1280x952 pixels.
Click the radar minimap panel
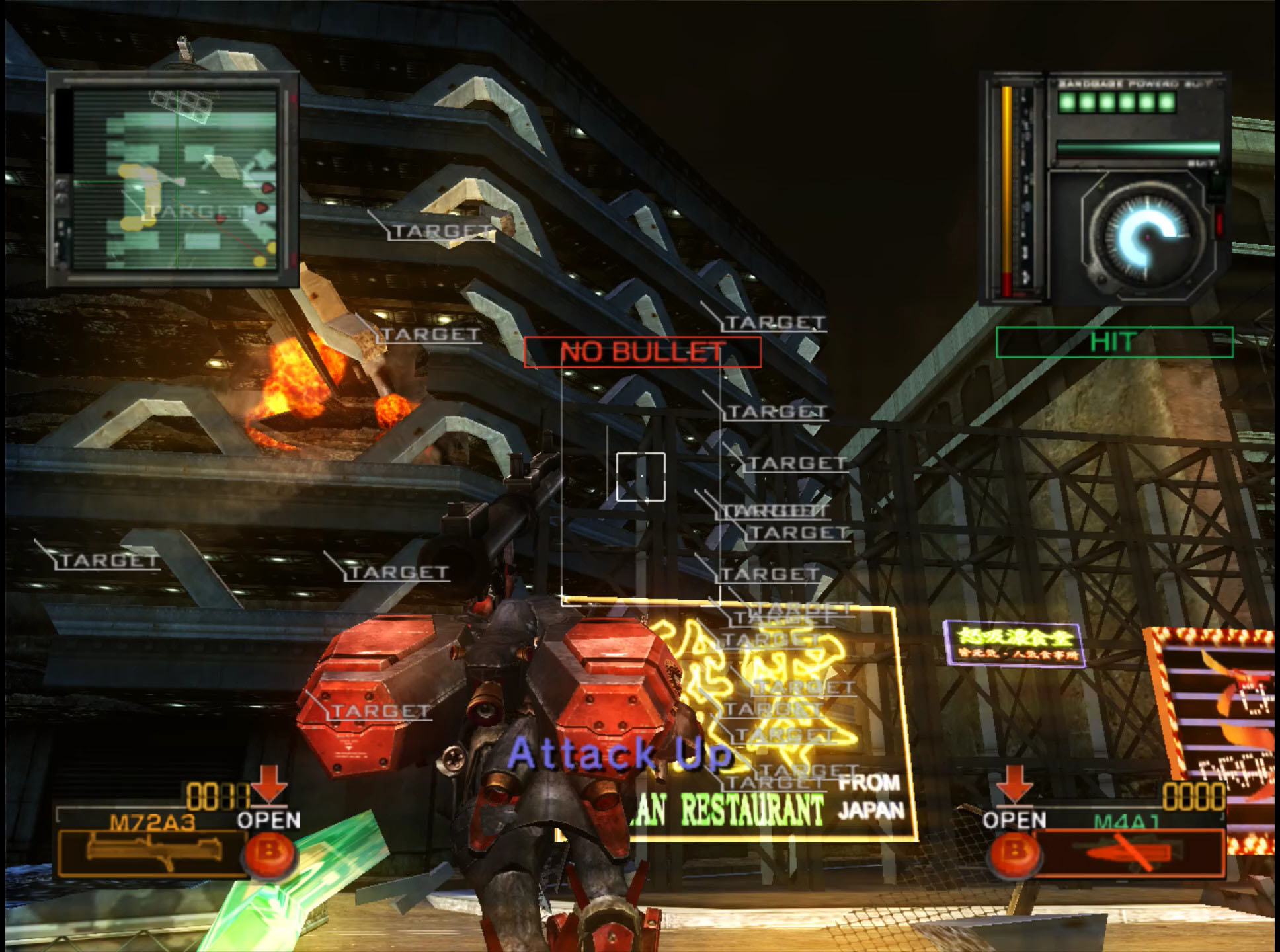(173, 180)
